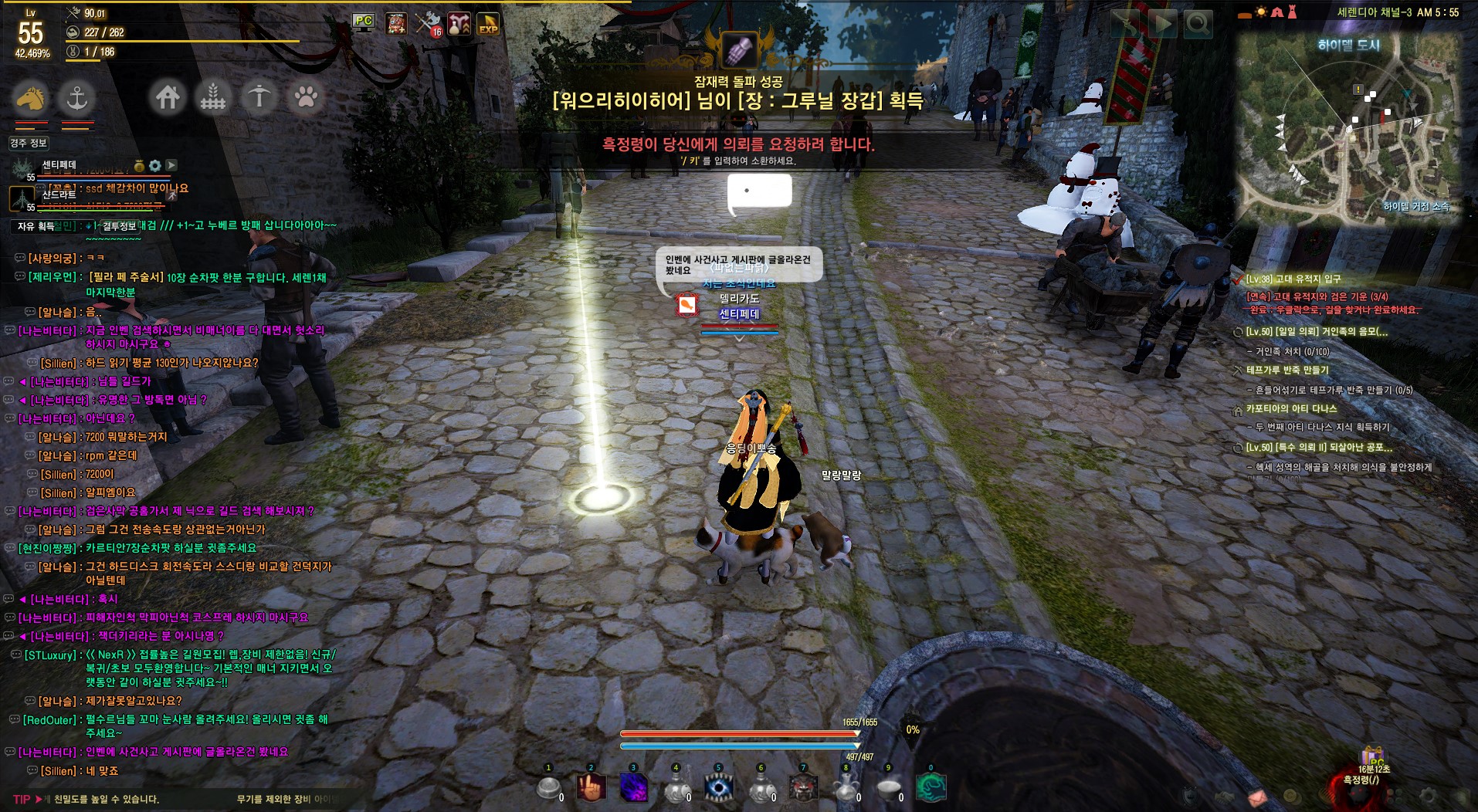
Task: Click the fenced farm garden icon
Action: click(x=213, y=97)
